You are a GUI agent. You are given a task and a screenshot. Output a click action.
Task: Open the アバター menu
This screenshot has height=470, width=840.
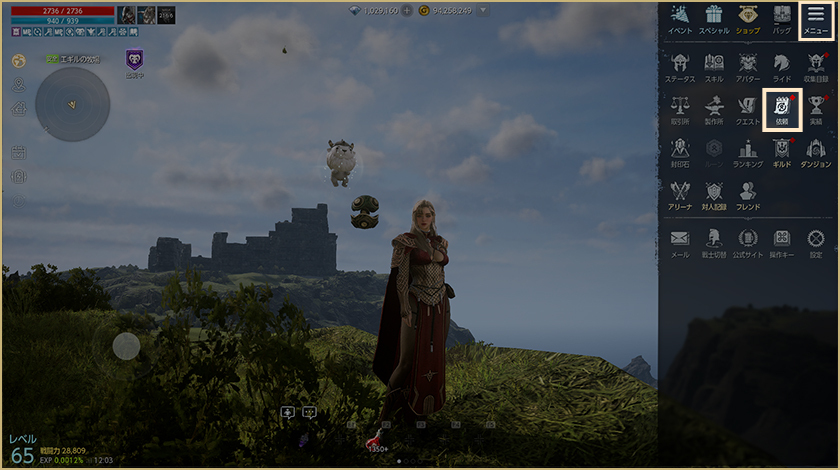coord(748,65)
